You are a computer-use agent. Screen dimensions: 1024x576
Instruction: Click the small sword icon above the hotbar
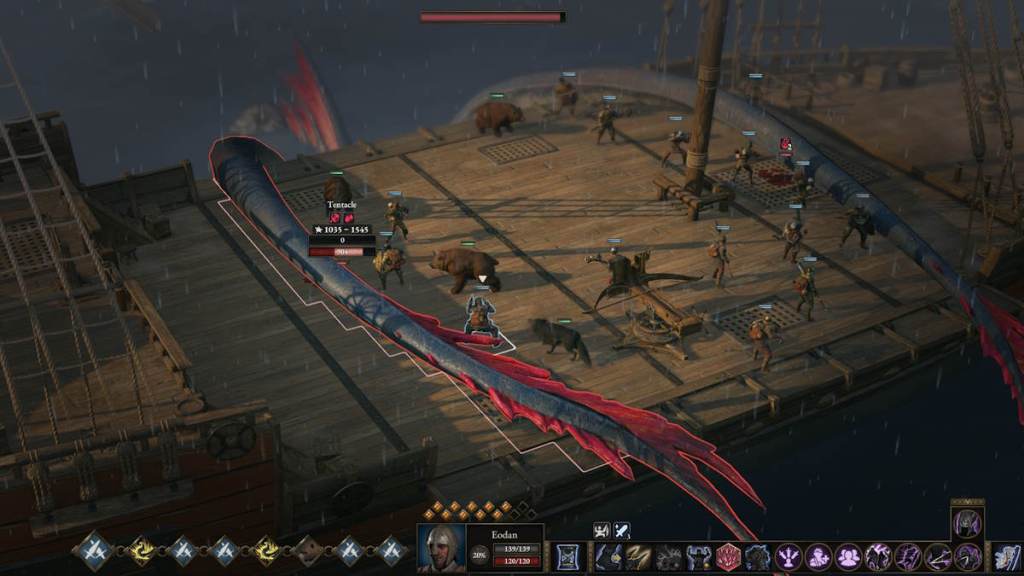(622, 530)
